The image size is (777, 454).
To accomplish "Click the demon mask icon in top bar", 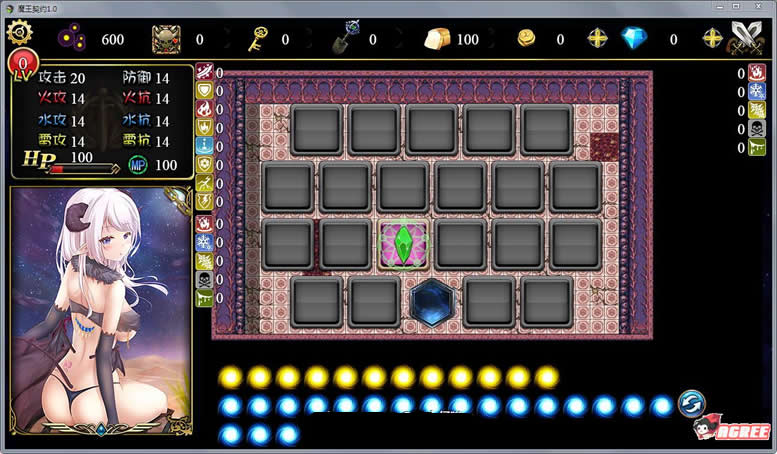I will click(165, 39).
